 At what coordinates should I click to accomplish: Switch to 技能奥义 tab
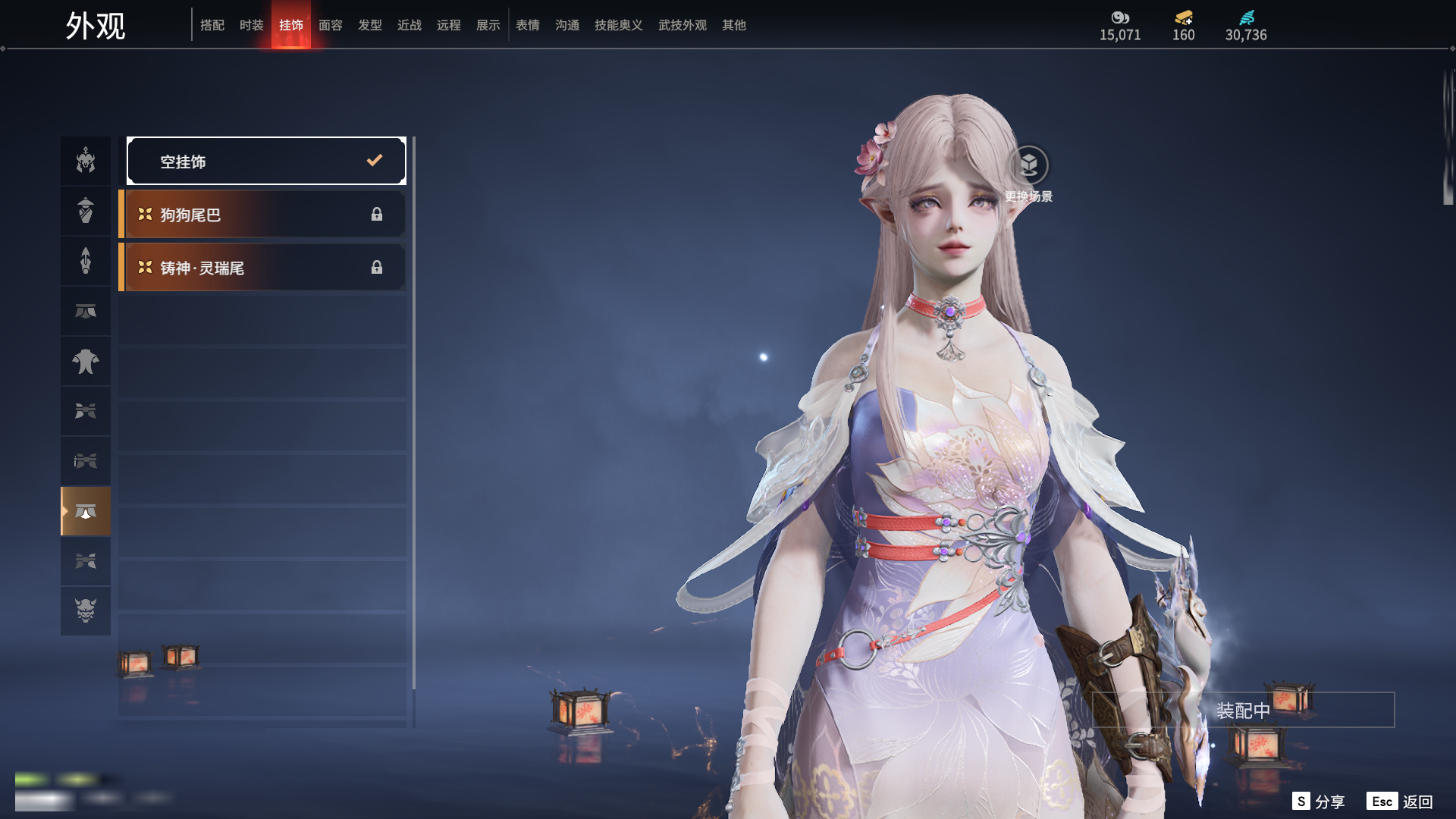[619, 25]
